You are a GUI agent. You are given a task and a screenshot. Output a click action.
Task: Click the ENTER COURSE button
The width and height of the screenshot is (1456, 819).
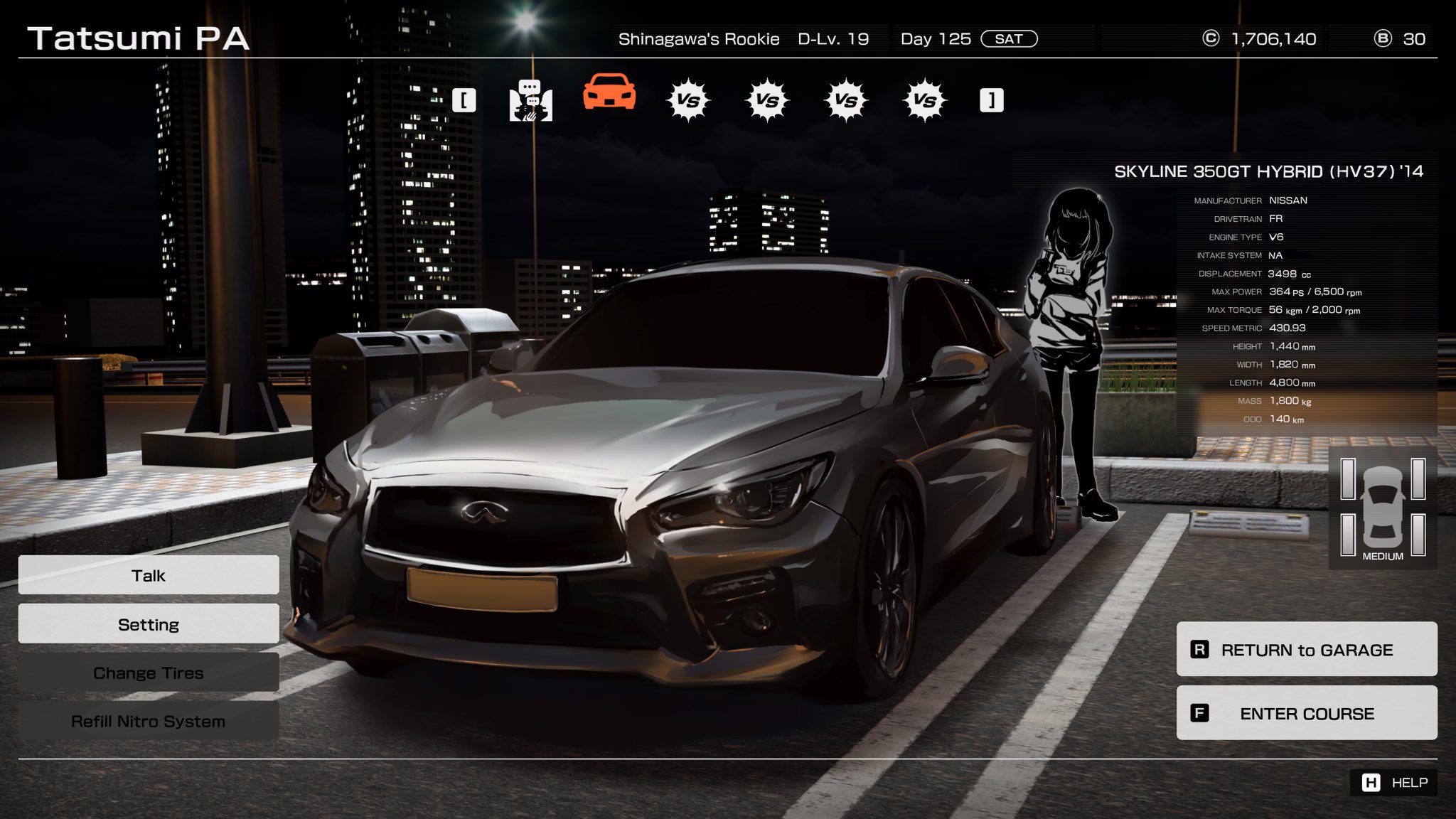pos(1306,713)
